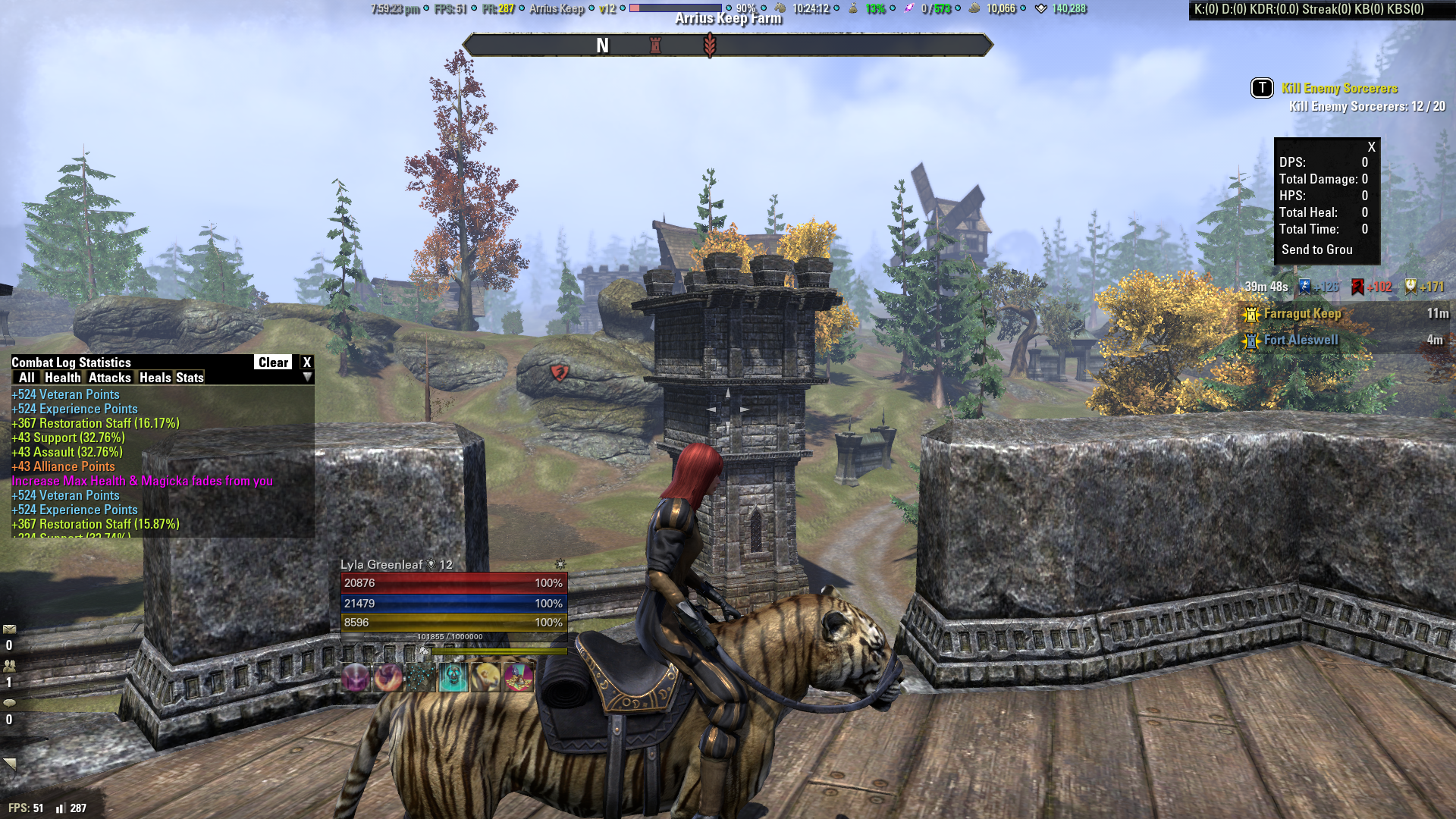
Task: Click the keep icon beside Fort Aleswell
Action: 1250,340
